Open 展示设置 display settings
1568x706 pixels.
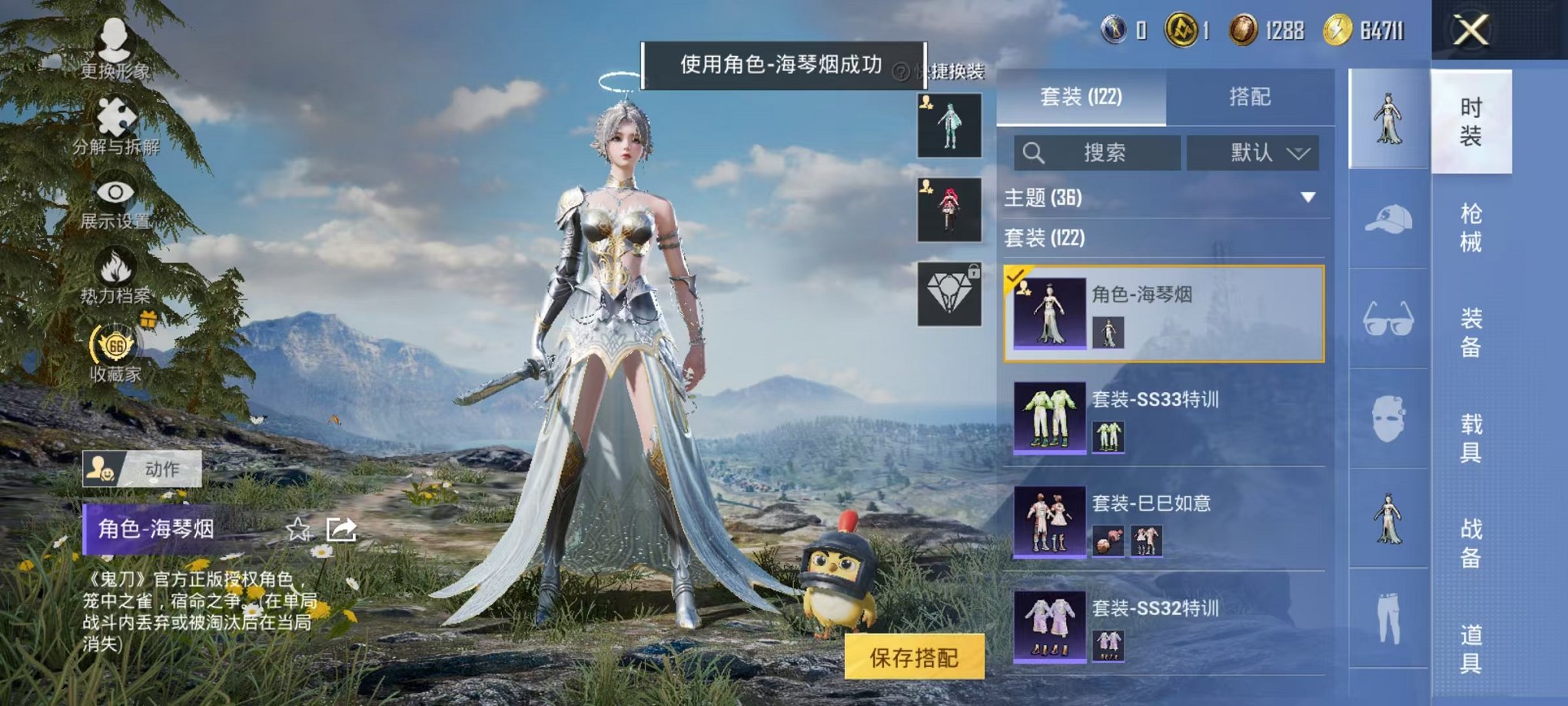tap(115, 192)
